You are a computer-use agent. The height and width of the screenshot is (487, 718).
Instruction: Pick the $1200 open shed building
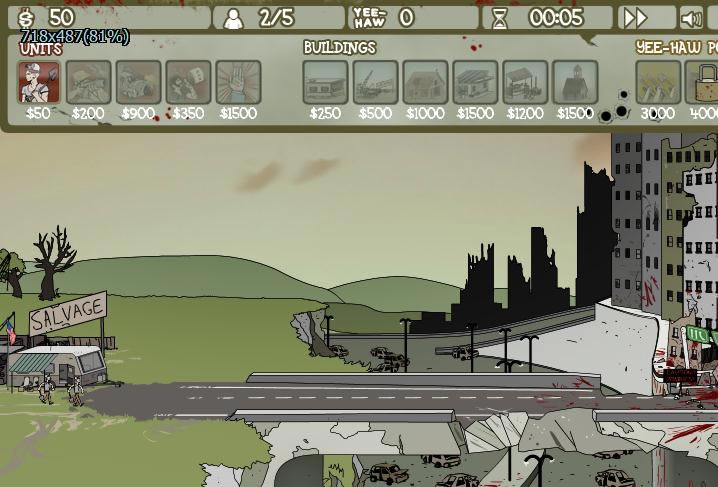tap(525, 82)
